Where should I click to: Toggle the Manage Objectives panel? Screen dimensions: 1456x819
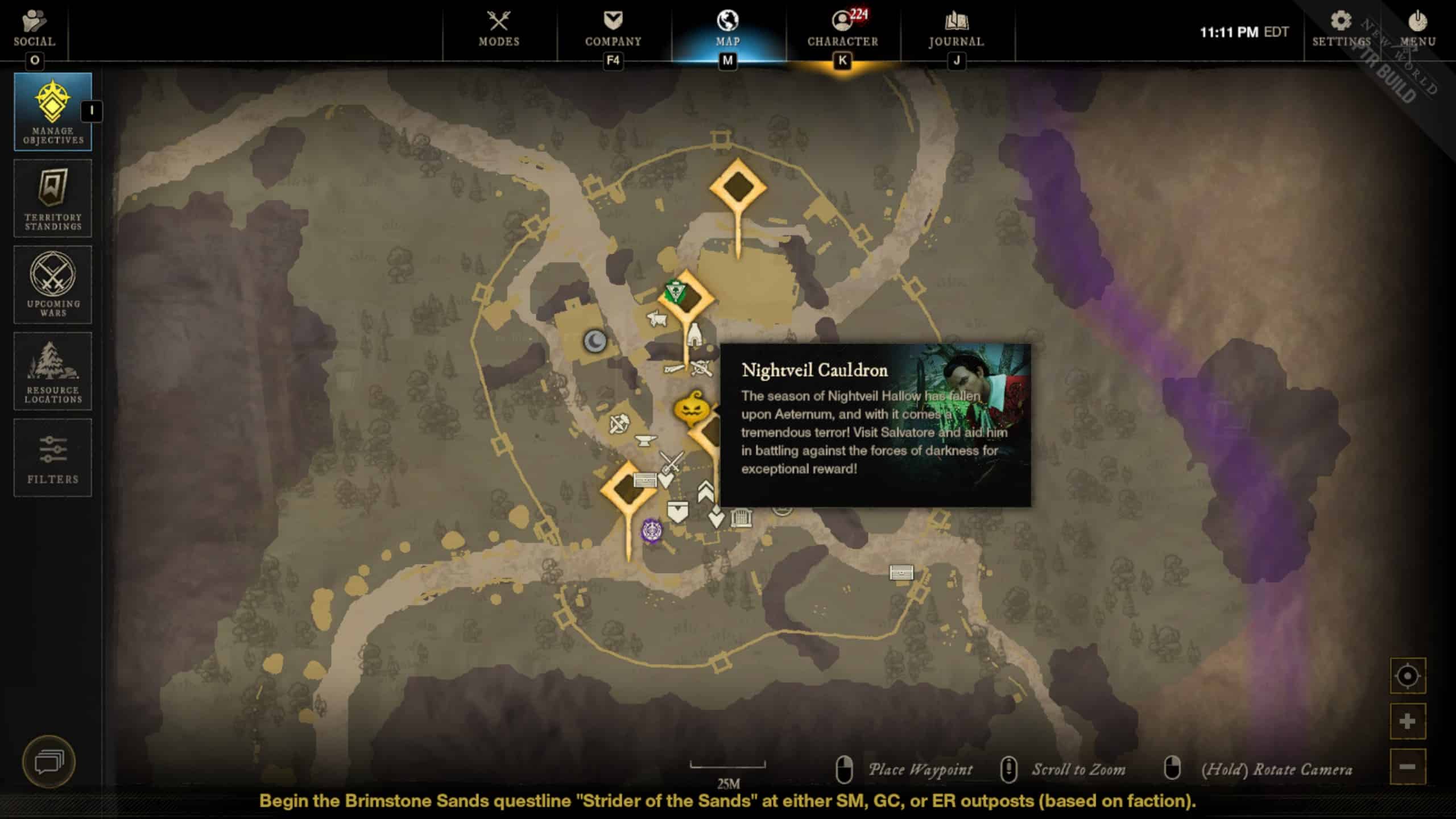(53, 111)
